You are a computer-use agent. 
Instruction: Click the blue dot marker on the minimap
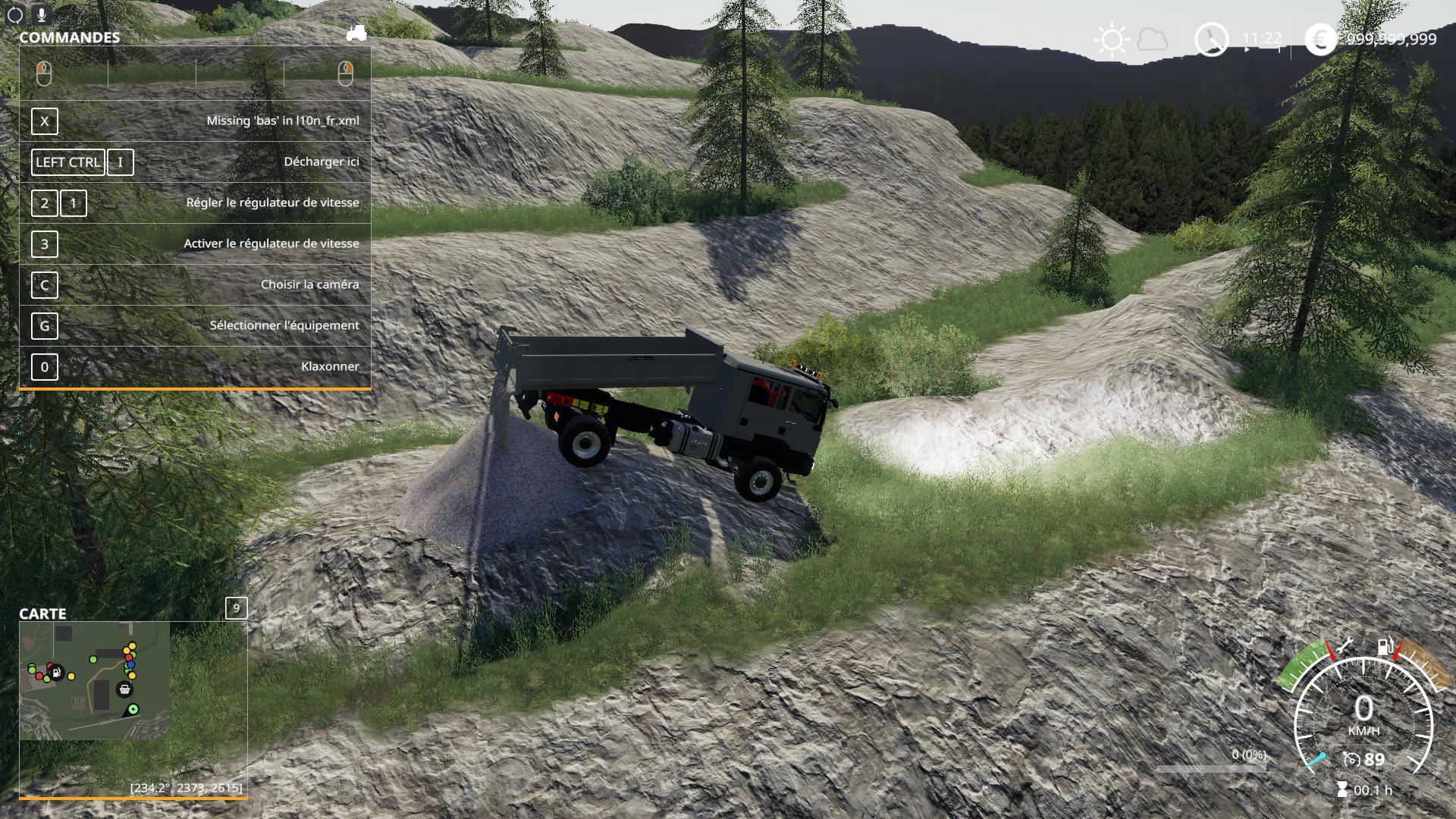point(130,665)
